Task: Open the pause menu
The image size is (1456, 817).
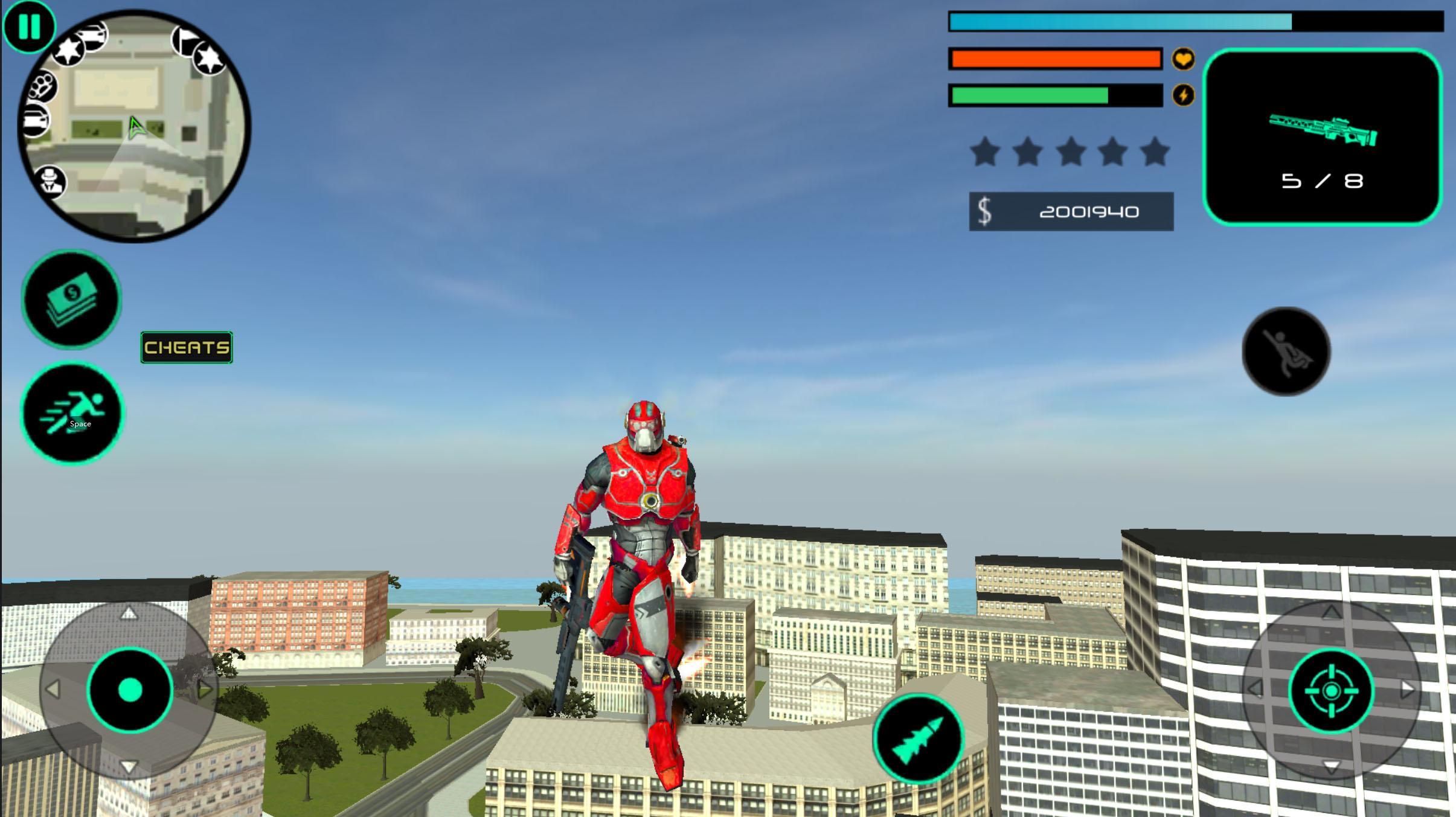Action: tap(29, 27)
